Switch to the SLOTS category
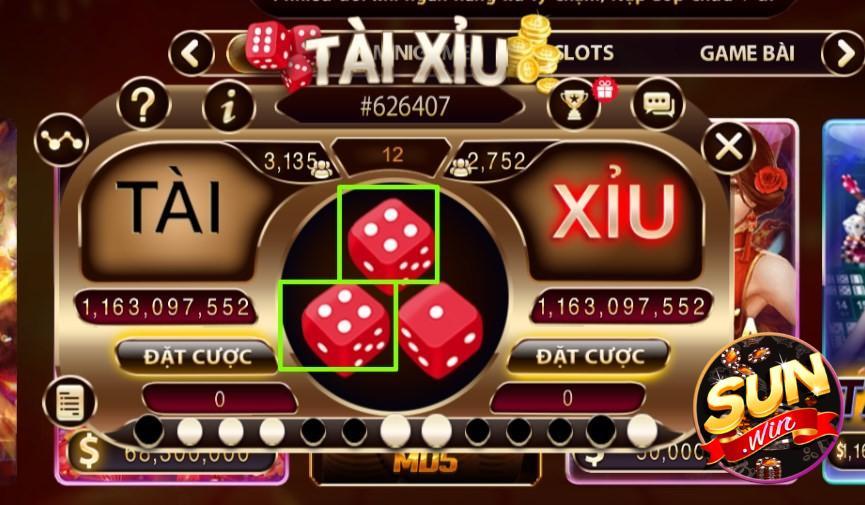 (584, 52)
